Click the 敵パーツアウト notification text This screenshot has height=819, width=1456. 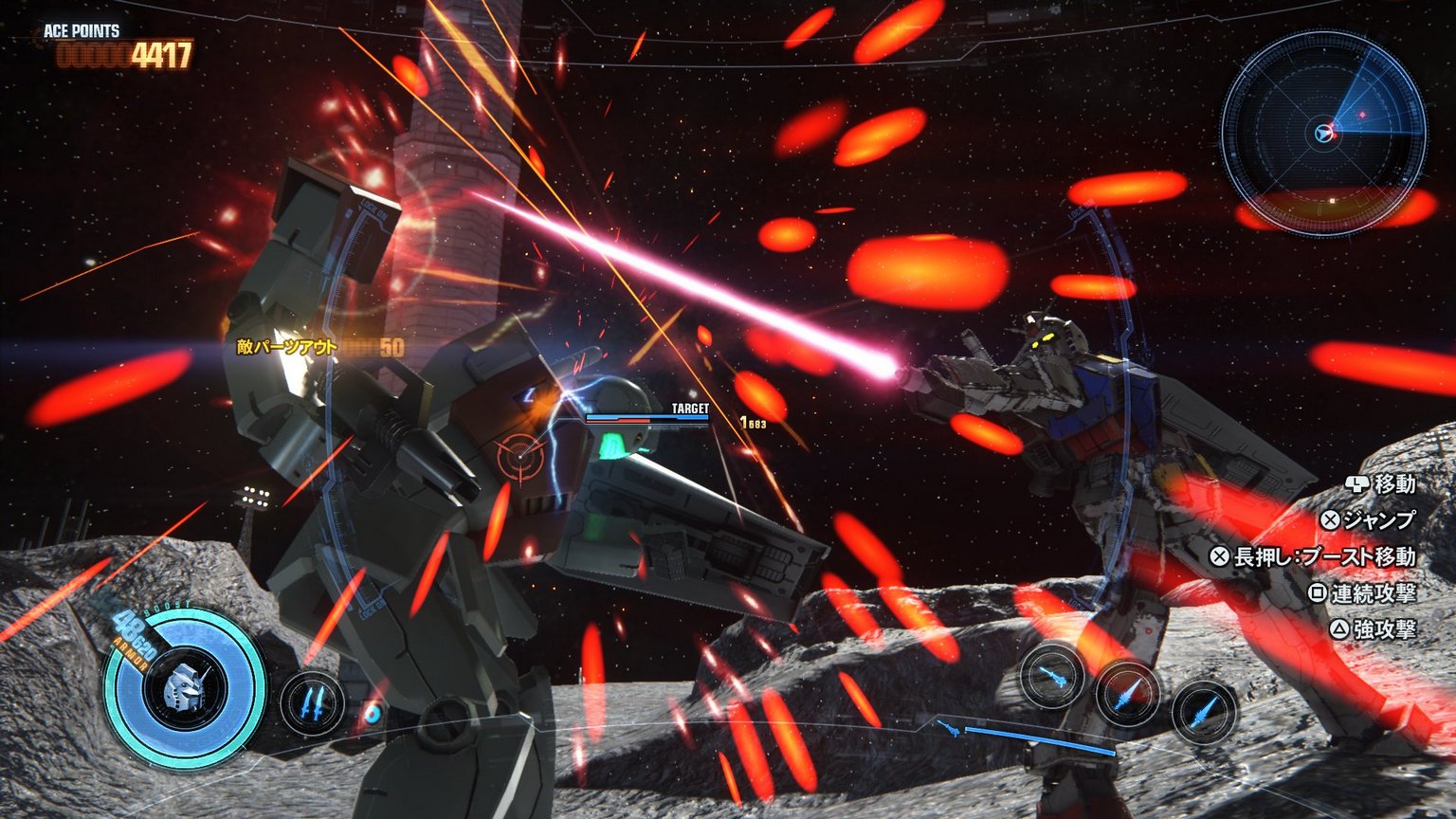tap(284, 347)
